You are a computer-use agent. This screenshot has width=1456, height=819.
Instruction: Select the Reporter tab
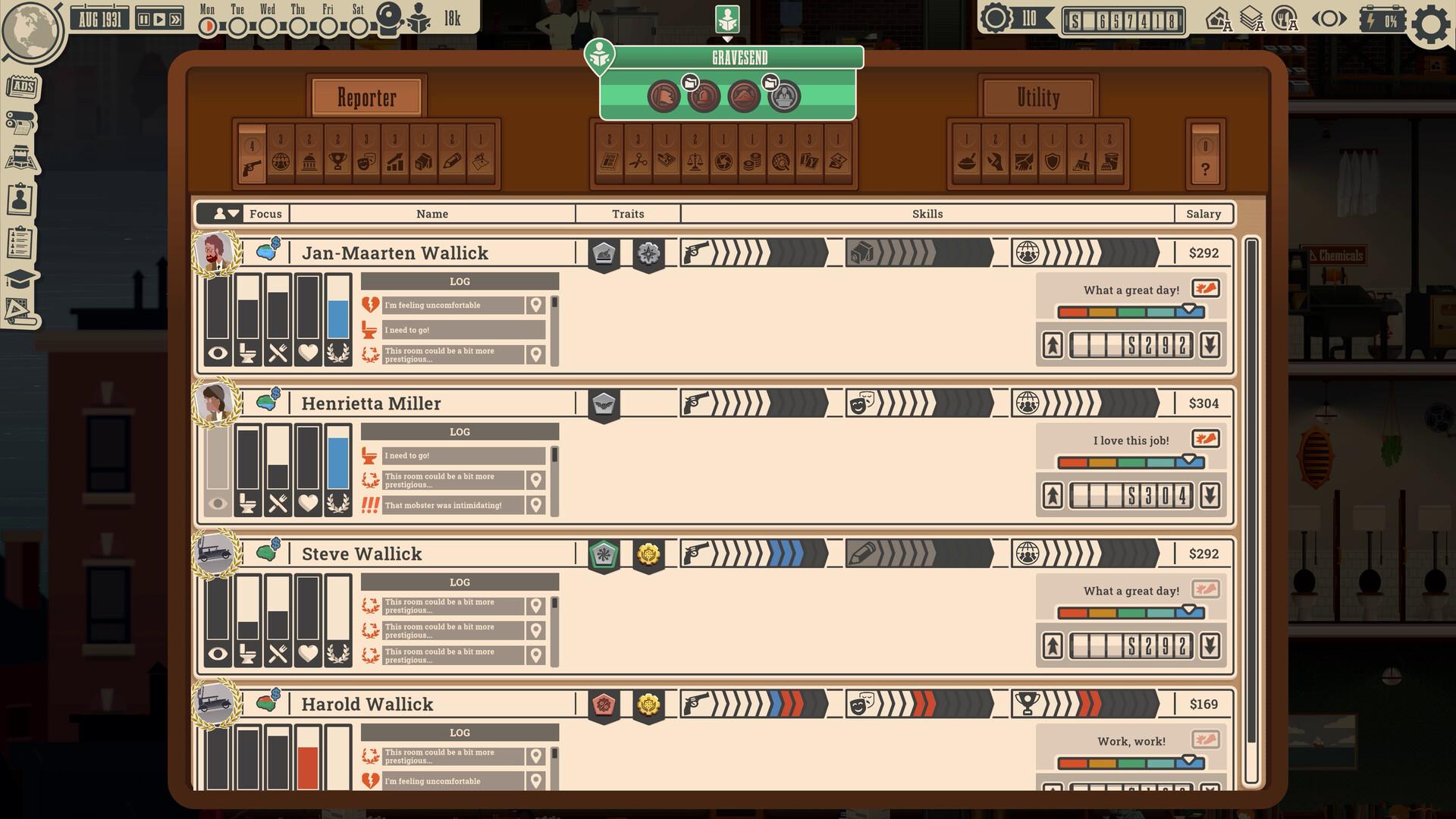(366, 97)
